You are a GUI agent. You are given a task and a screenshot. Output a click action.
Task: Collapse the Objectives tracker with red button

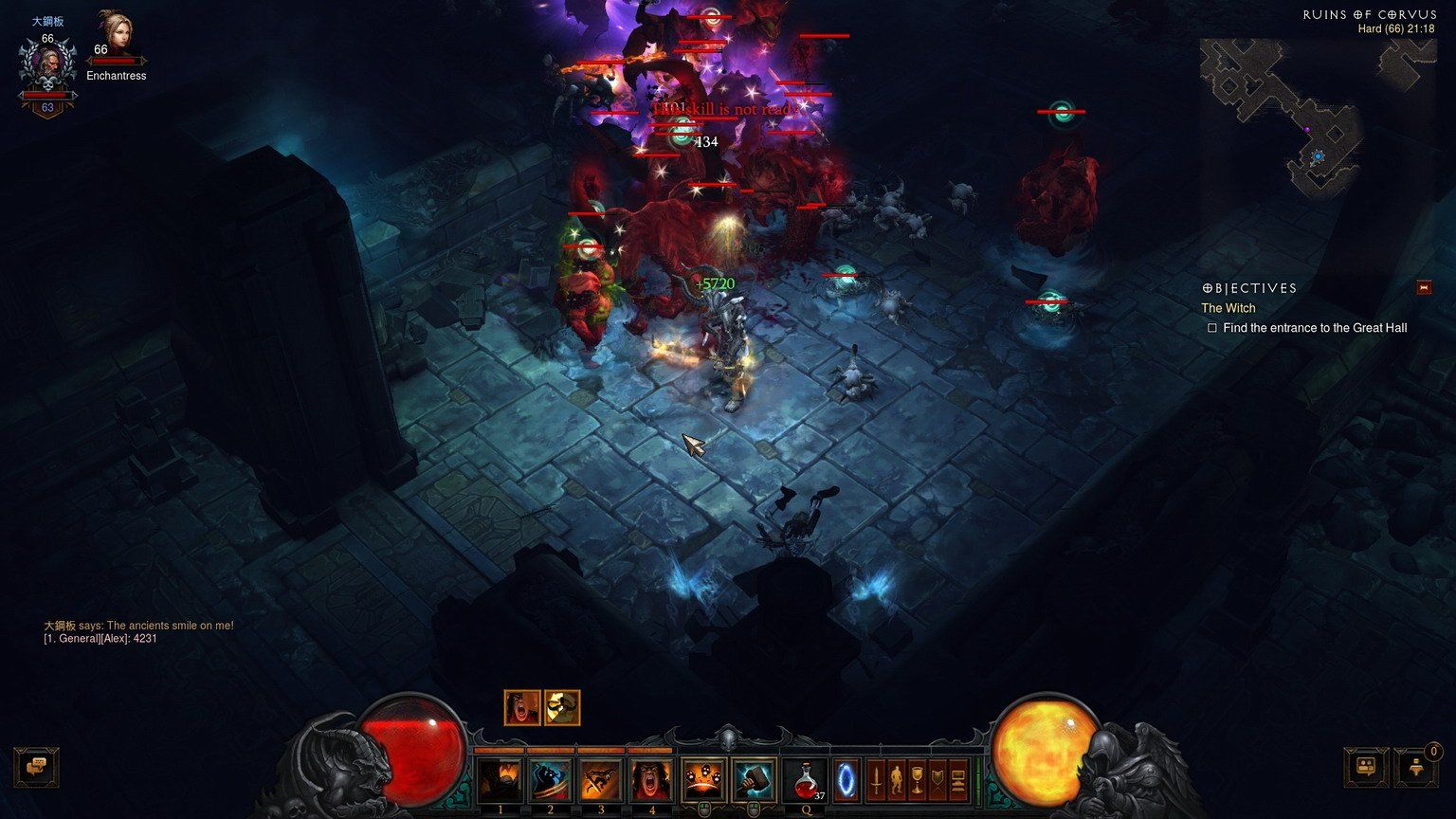(x=1423, y=288)
